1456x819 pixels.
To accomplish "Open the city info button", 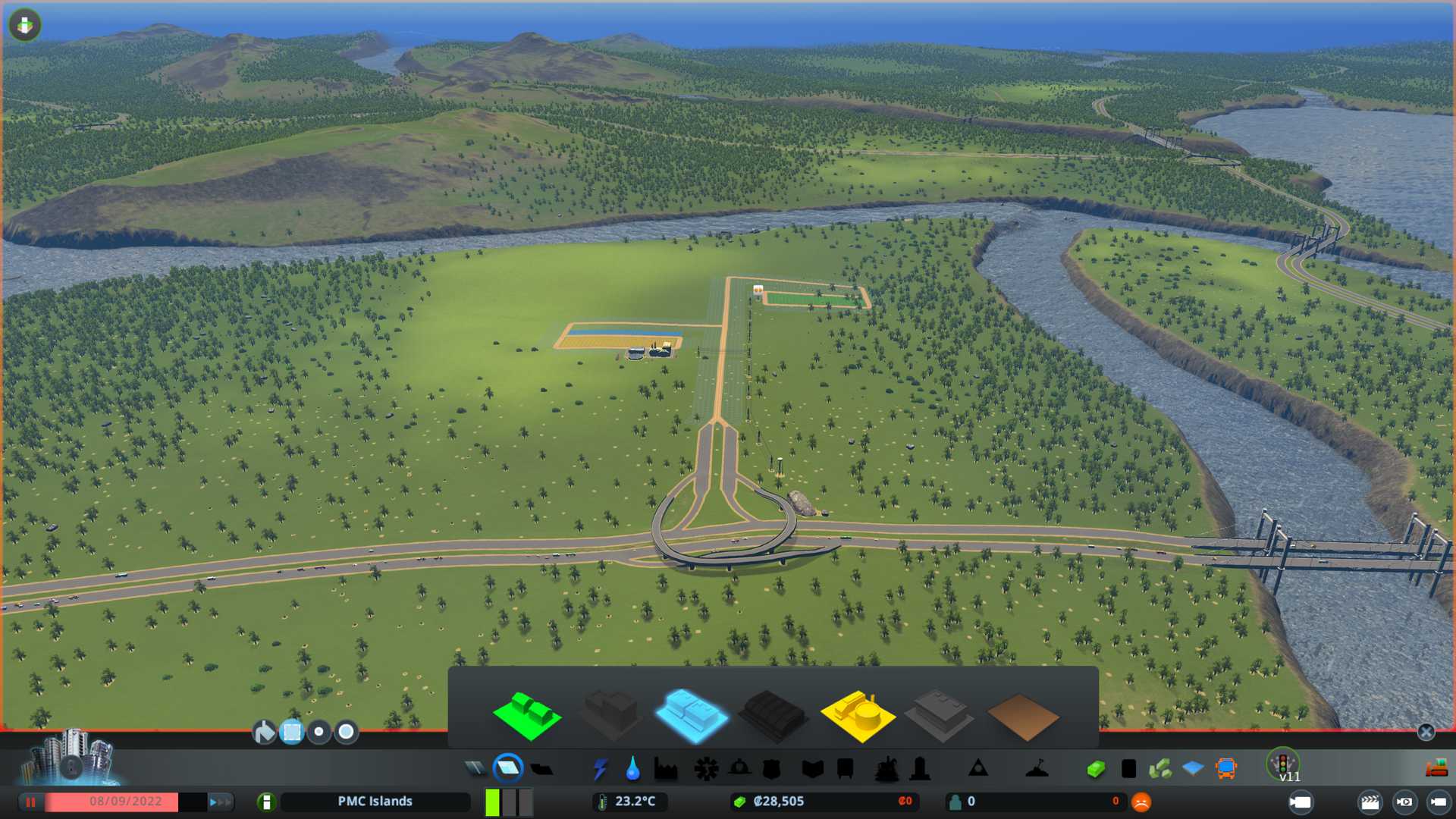I will [266, 802].
